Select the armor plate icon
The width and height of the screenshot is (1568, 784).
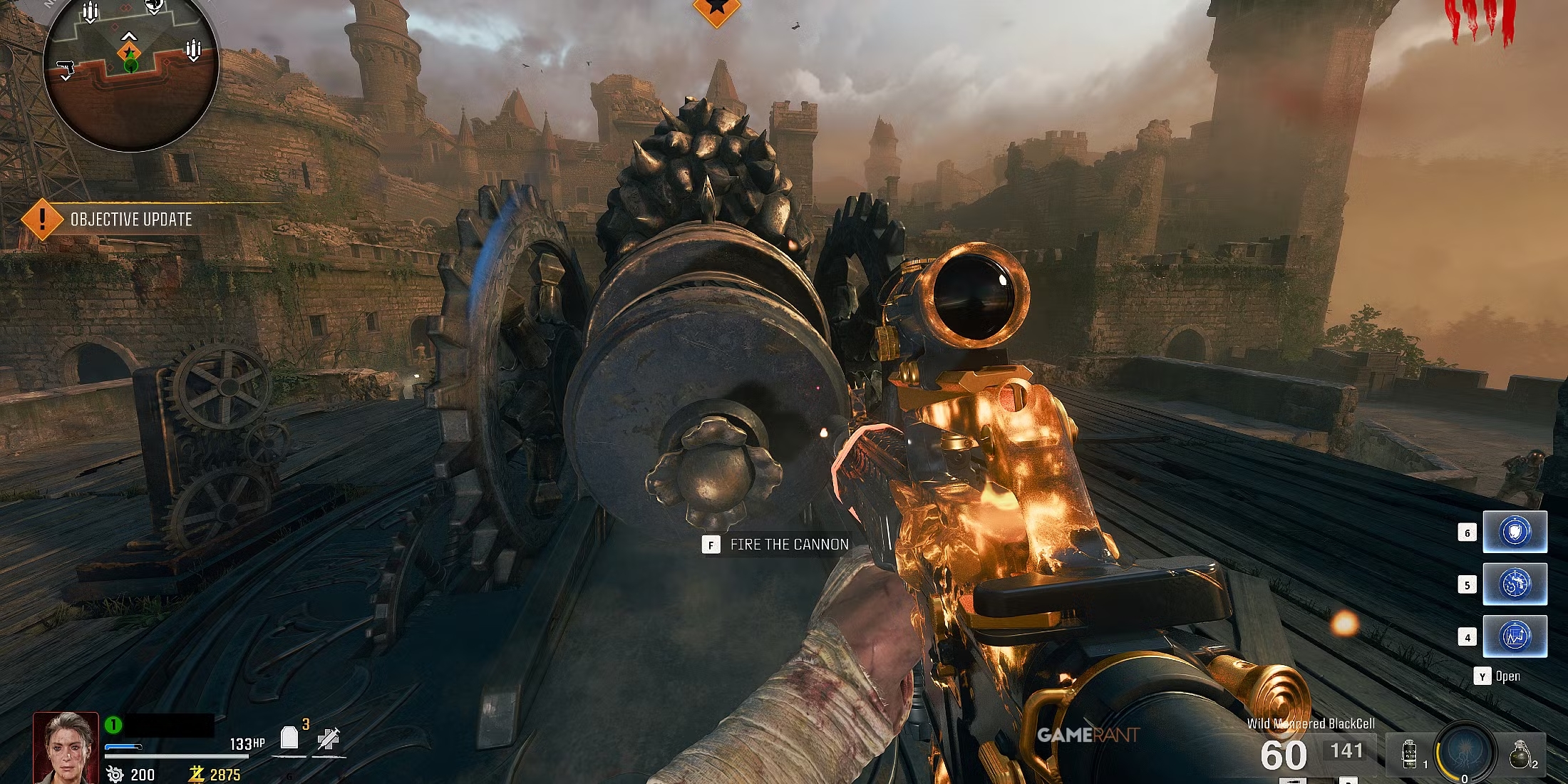(x=289, y=738)
